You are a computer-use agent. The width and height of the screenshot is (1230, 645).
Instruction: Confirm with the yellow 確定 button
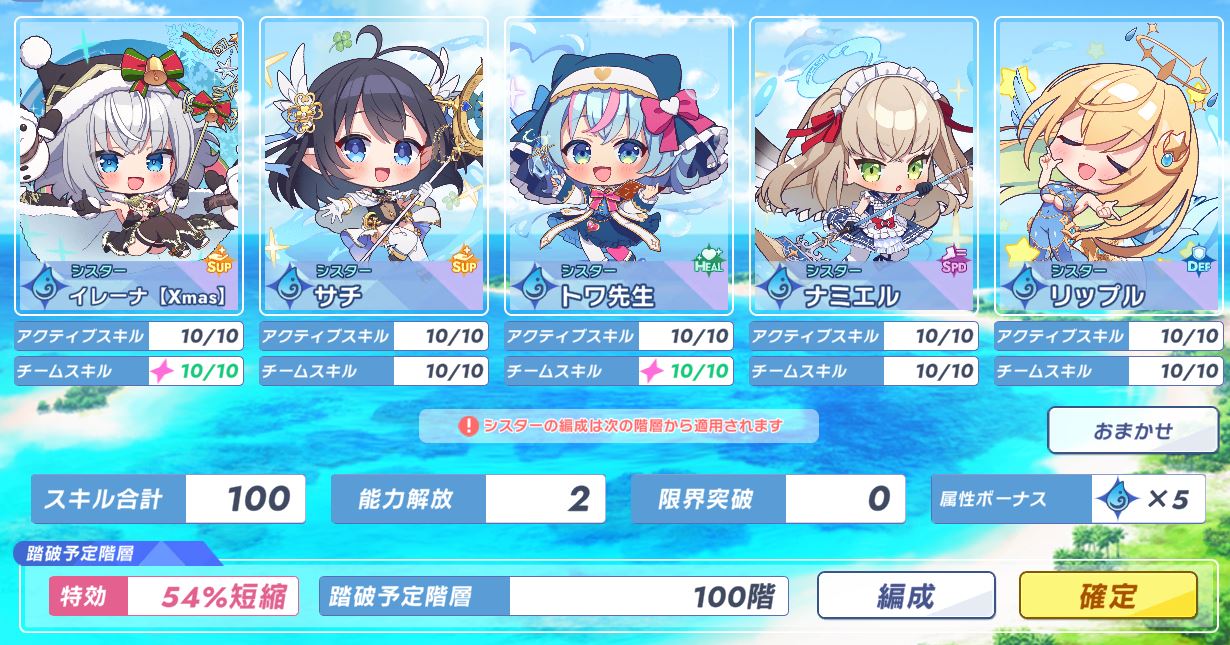[x=1107, y=596]
